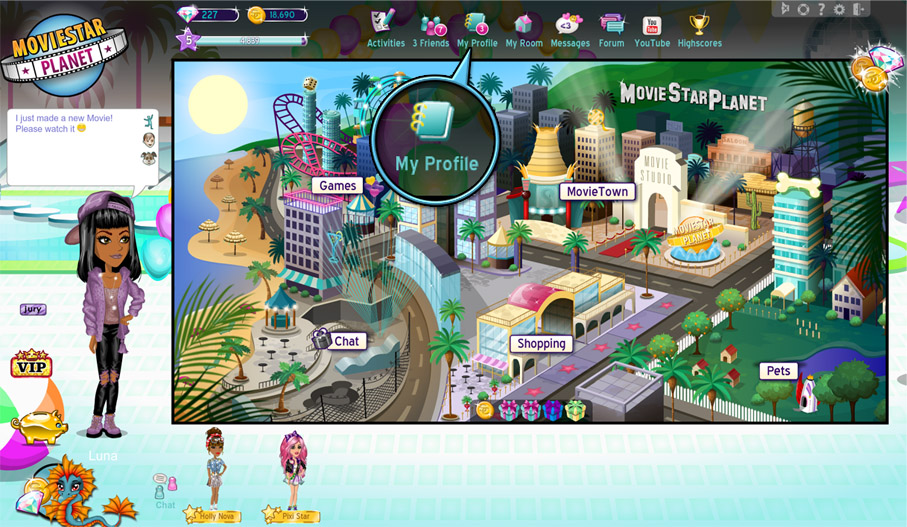Select the Holly Nova friend avatar
Viewport: 907px width, 527px height.
click(215, 470)
